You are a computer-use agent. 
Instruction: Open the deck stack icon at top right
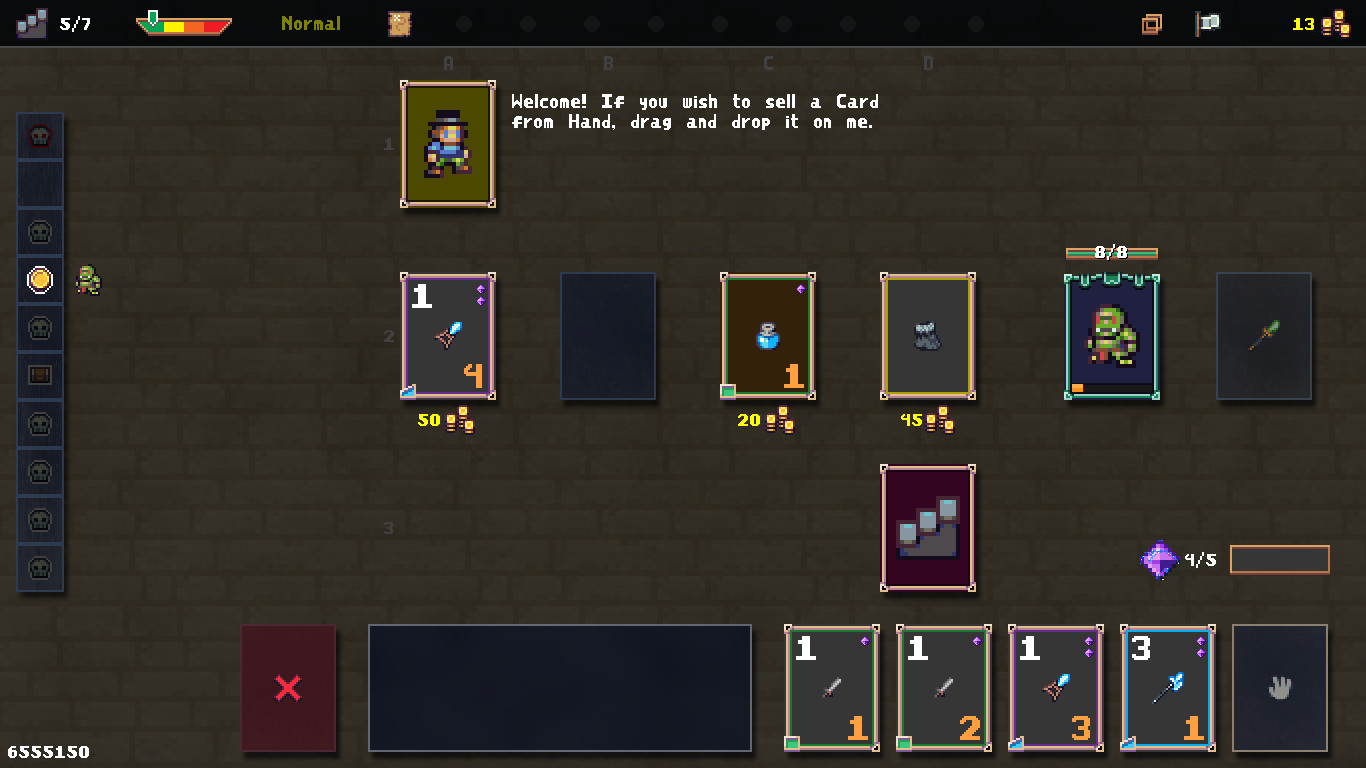click(1152, 23)
